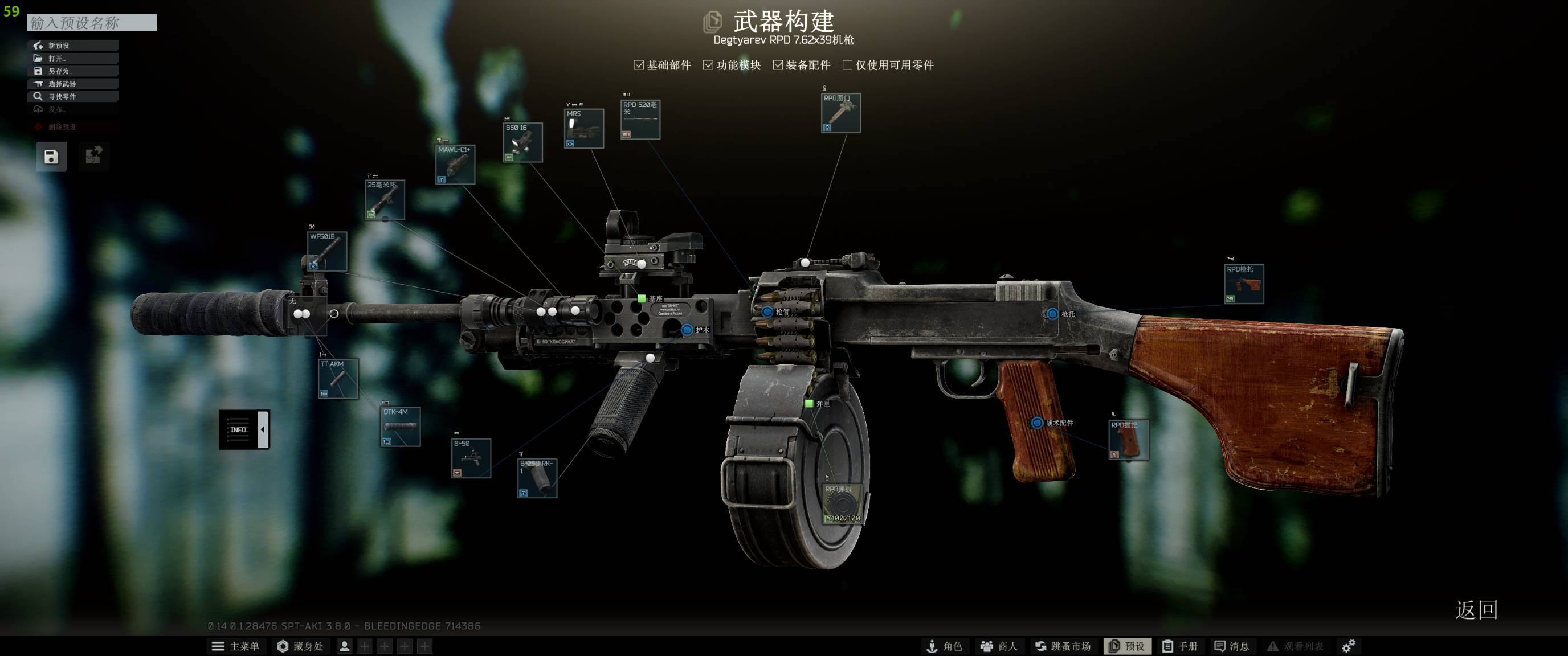This screenshot has height=656, width=1568.
Task: Select the RPD stock (RPD枪托) slot
Action: click(1244, 284)
